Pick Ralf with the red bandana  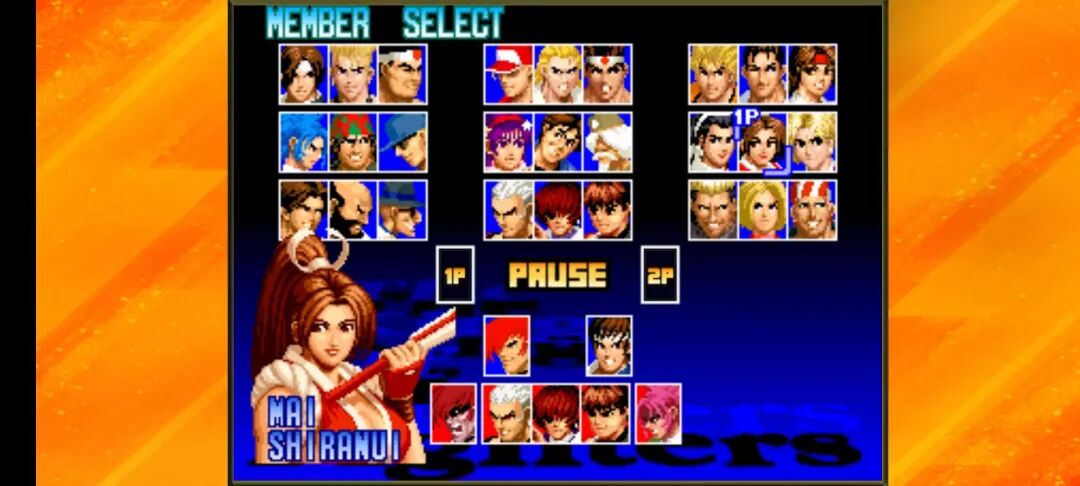pos(353,142)
